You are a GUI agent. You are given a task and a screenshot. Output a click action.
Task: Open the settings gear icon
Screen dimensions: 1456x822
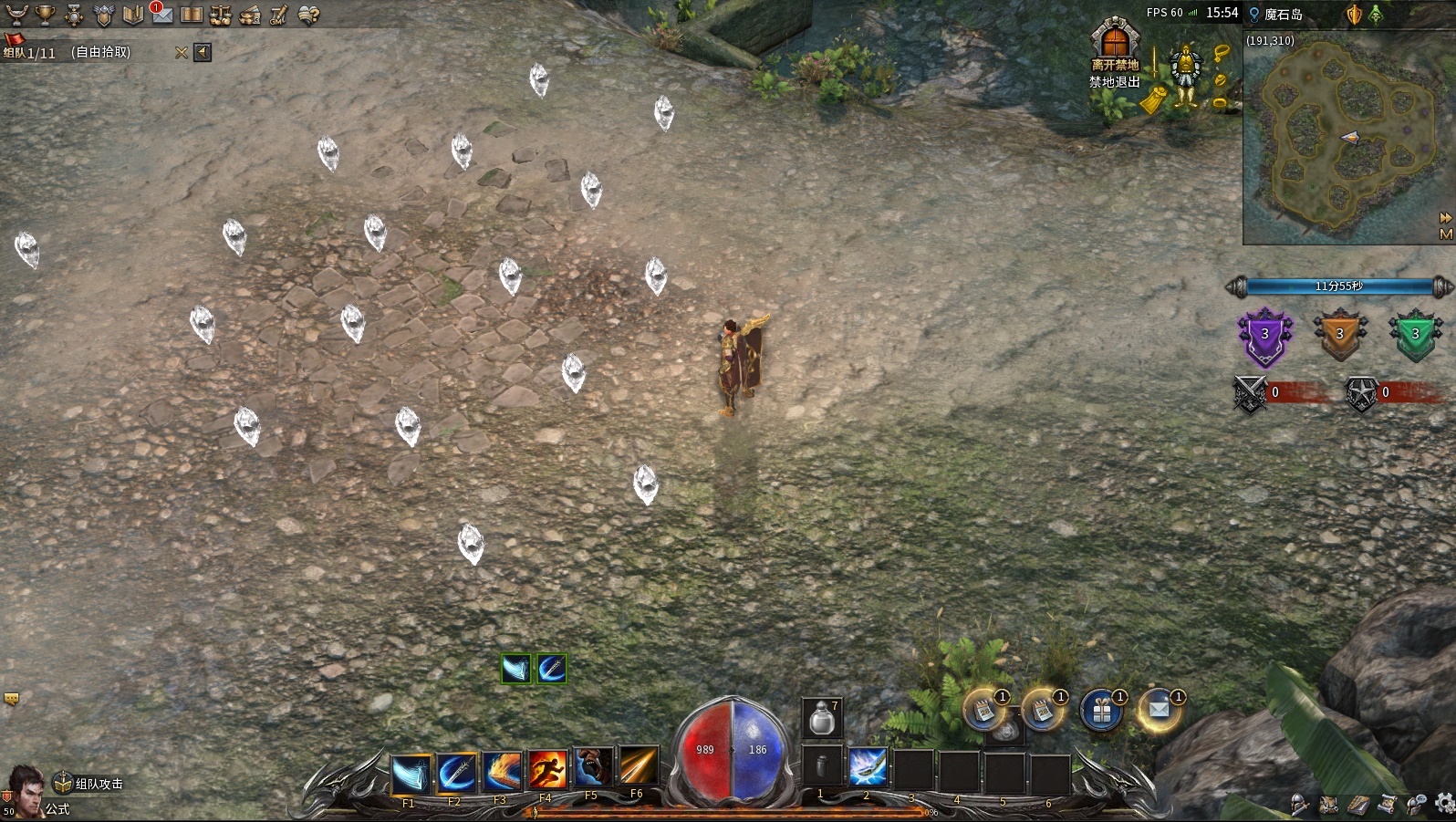tap(1444, 803)
